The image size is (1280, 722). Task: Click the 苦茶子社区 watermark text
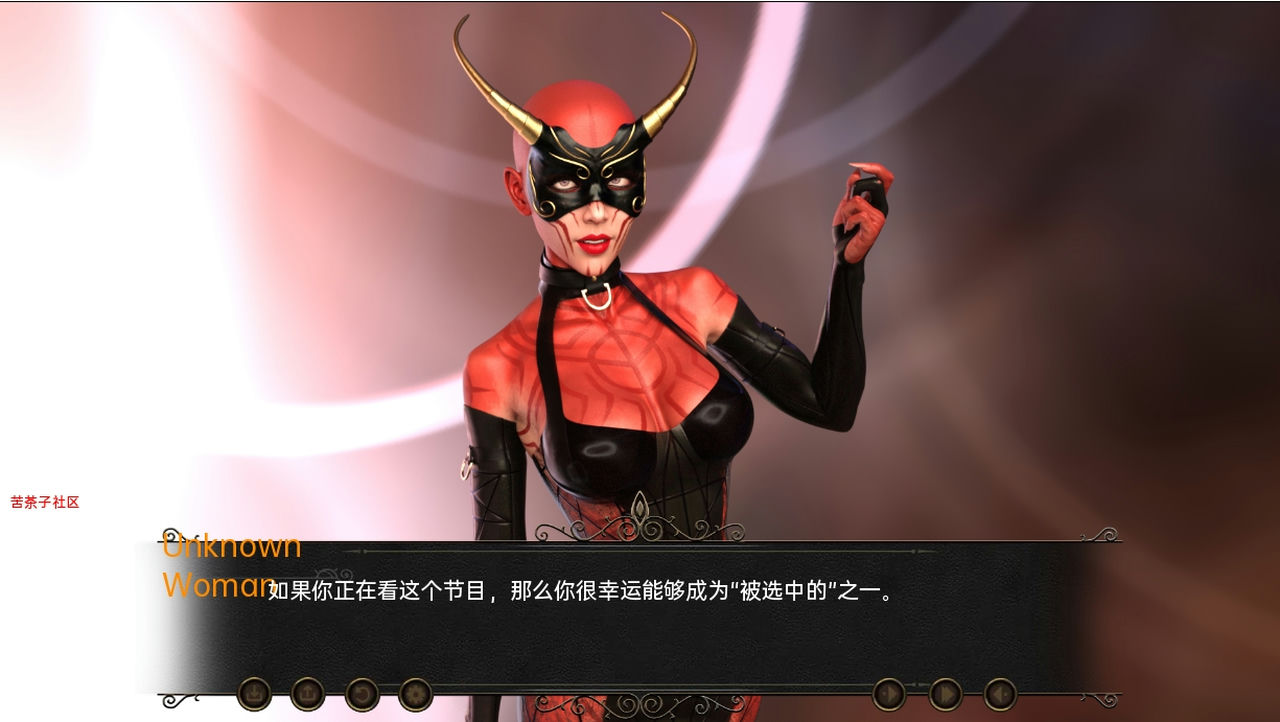[45, 502]
